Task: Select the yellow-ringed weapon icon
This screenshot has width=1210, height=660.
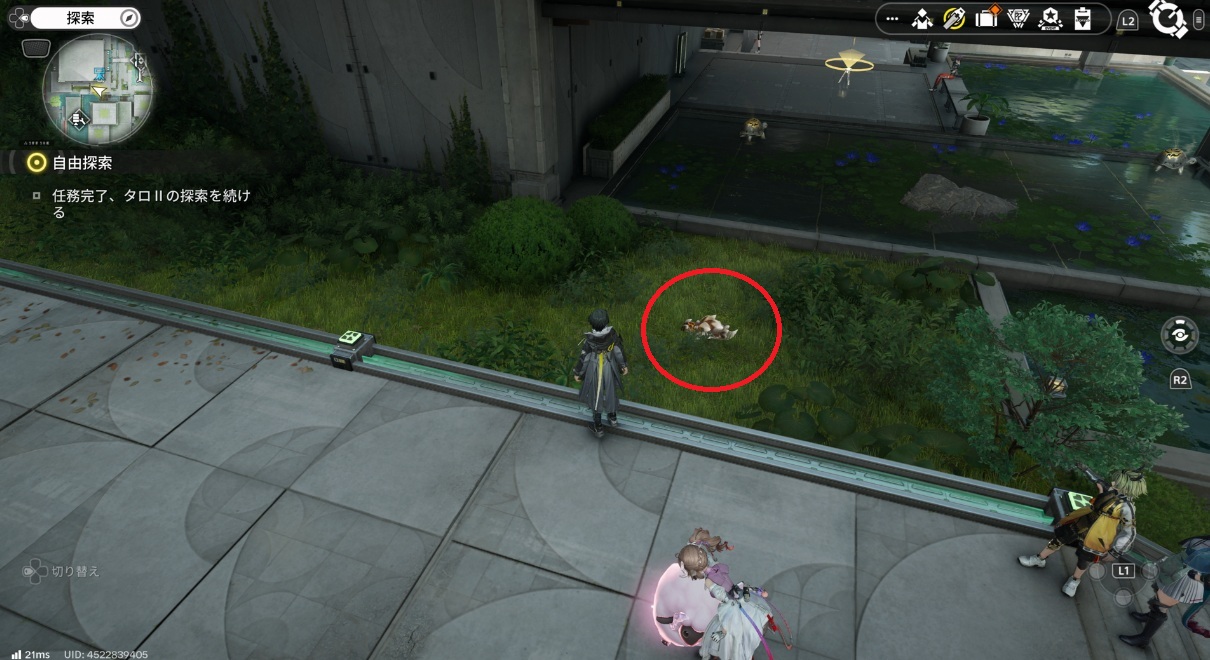Action: 954,19
